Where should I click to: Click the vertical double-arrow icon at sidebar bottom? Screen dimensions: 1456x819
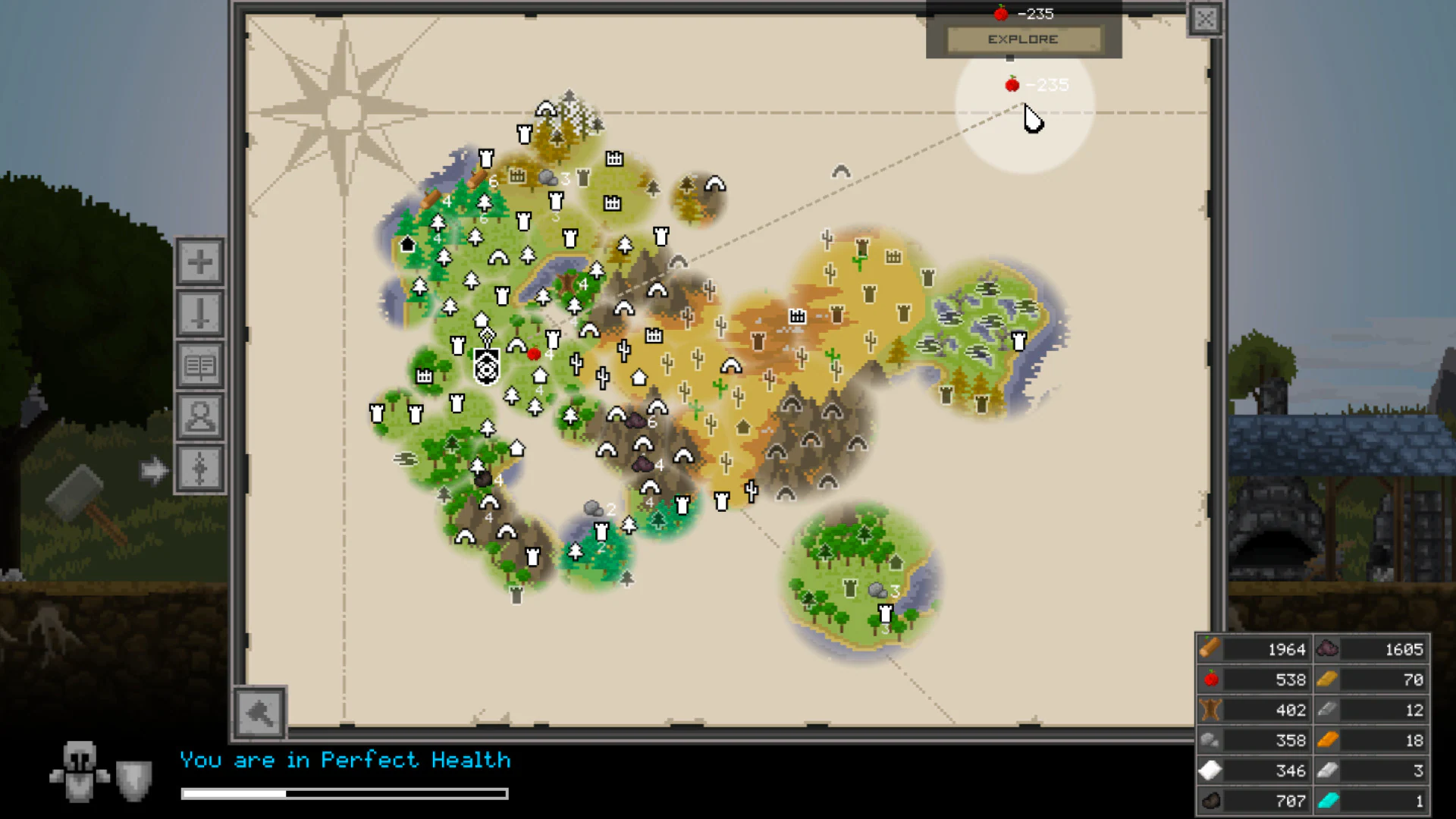click(199, 469)
